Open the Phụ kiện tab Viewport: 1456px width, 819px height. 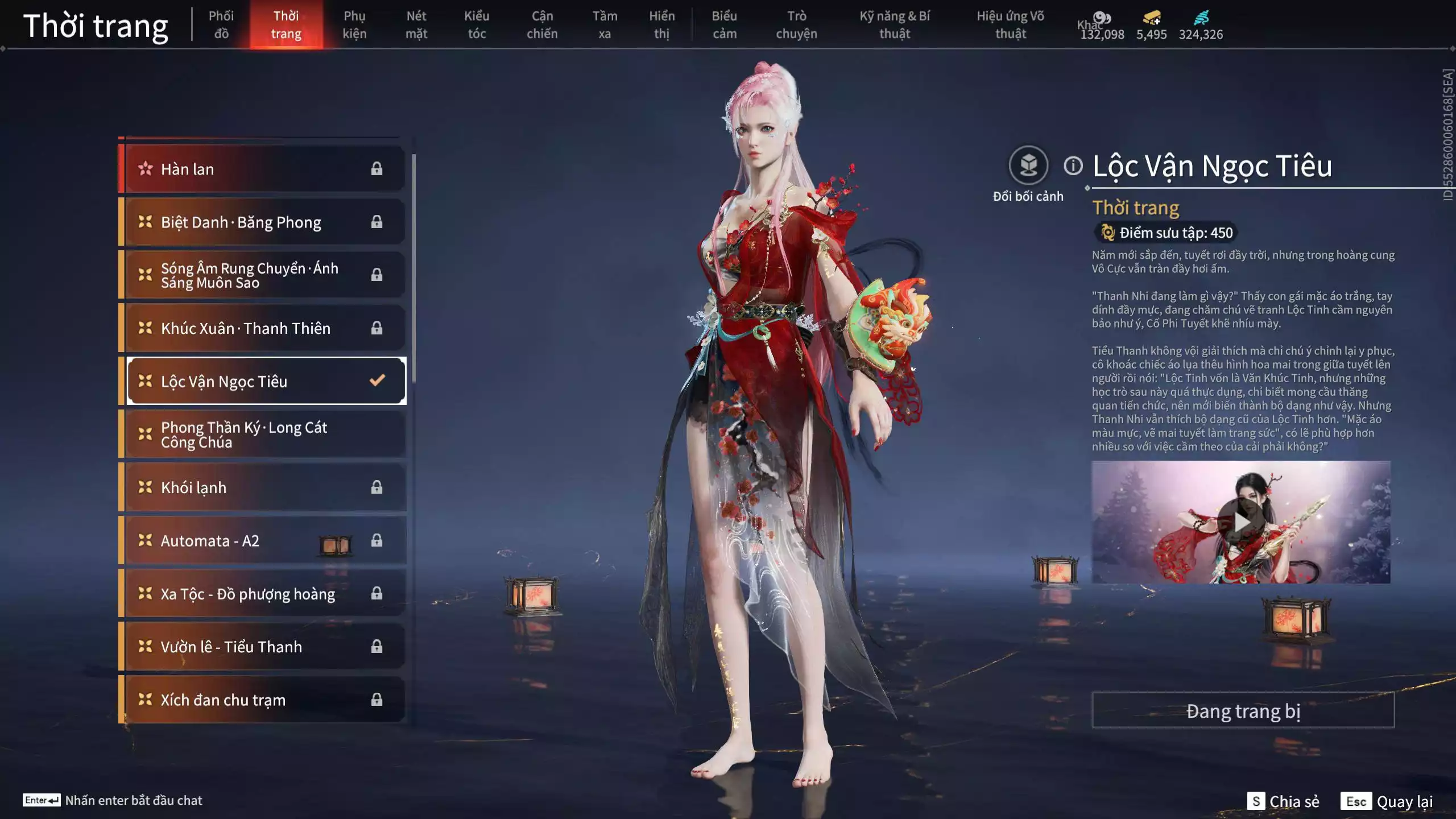pos(354,24)
